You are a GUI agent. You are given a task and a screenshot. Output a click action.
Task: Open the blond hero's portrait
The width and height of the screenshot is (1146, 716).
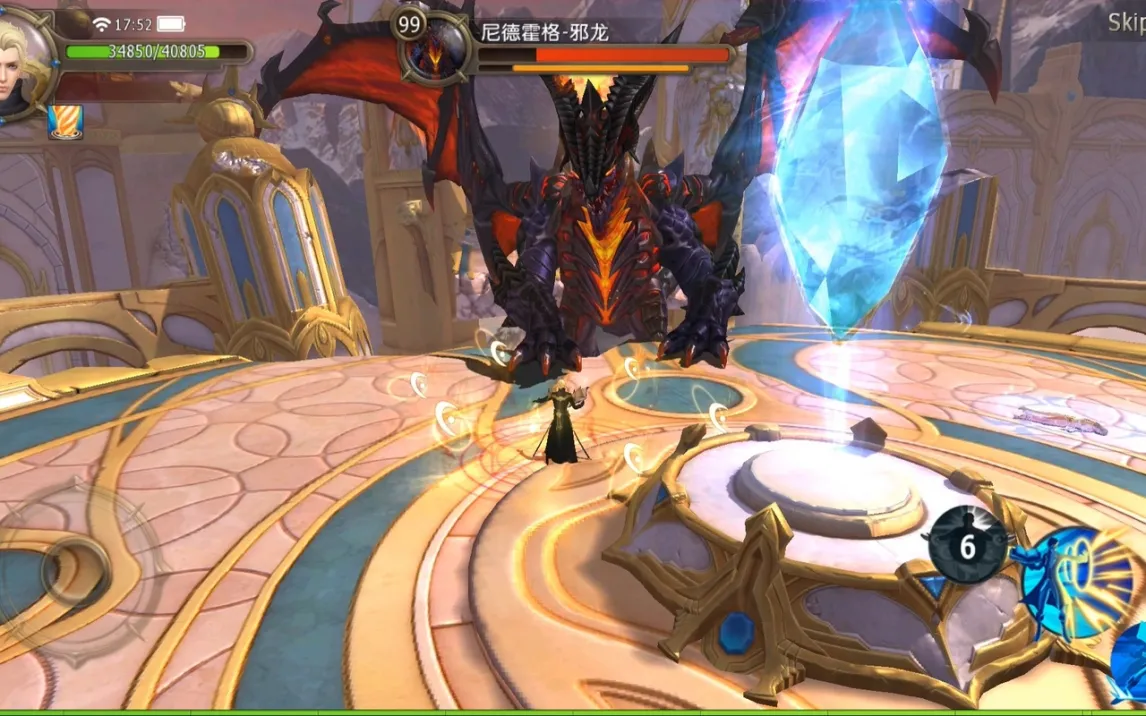coord(22,62)
